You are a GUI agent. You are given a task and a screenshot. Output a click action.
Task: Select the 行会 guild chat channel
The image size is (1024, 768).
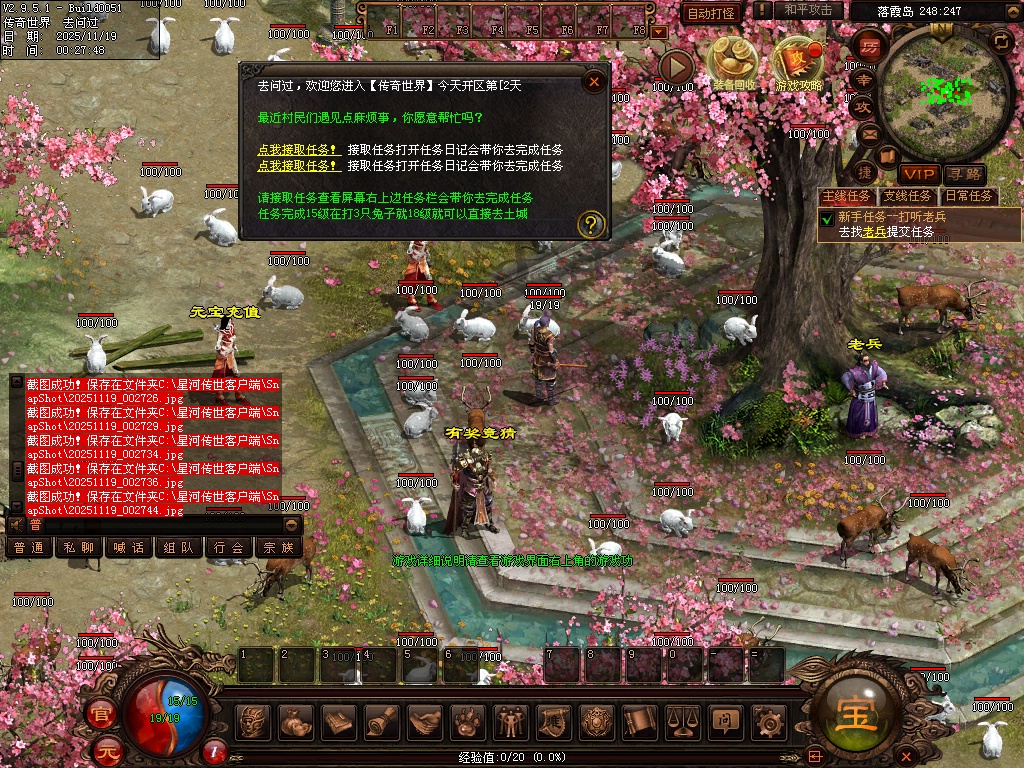229,547
